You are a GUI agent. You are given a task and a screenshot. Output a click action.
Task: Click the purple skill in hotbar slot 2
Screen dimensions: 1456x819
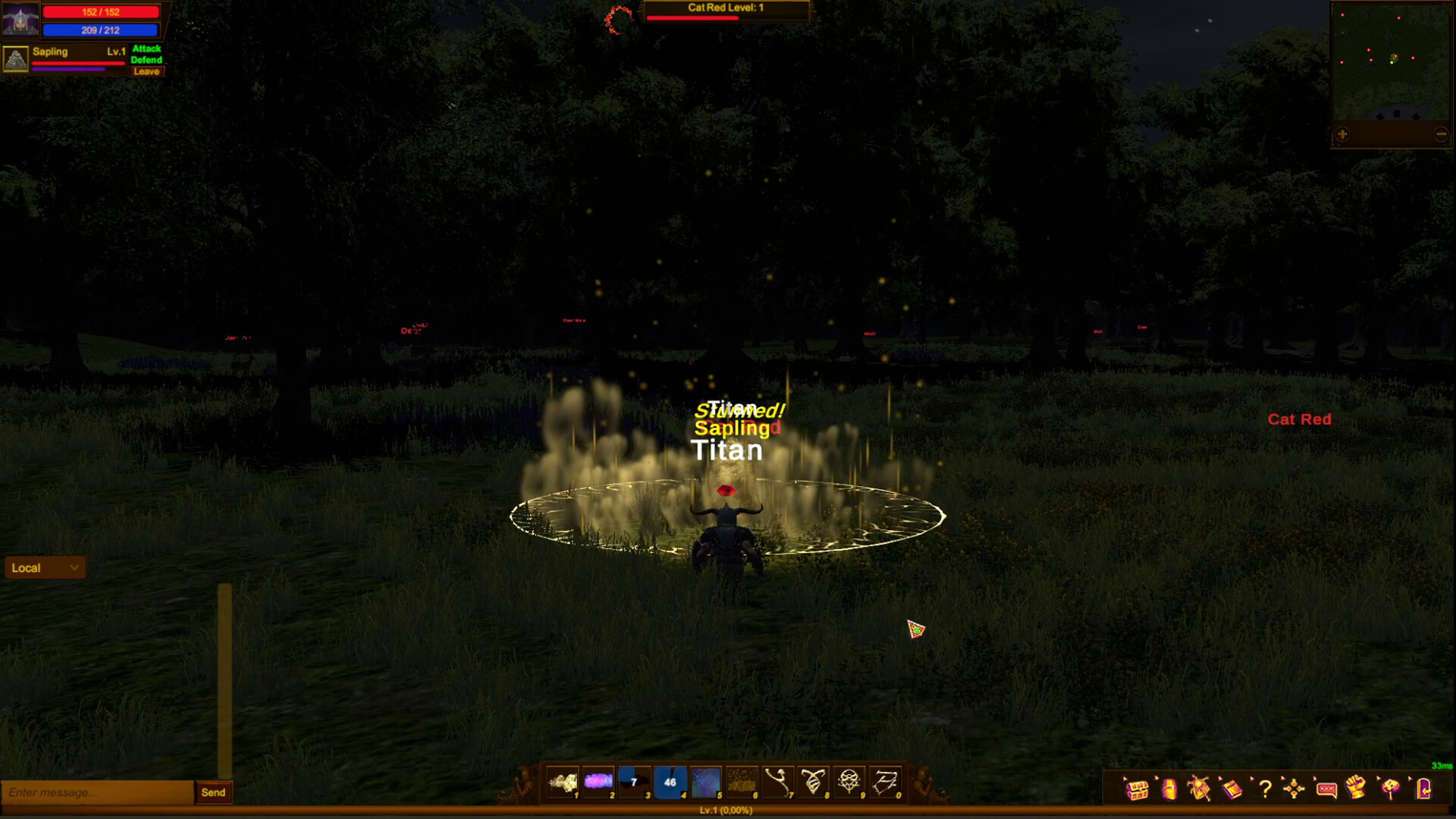tap(599, 782)
